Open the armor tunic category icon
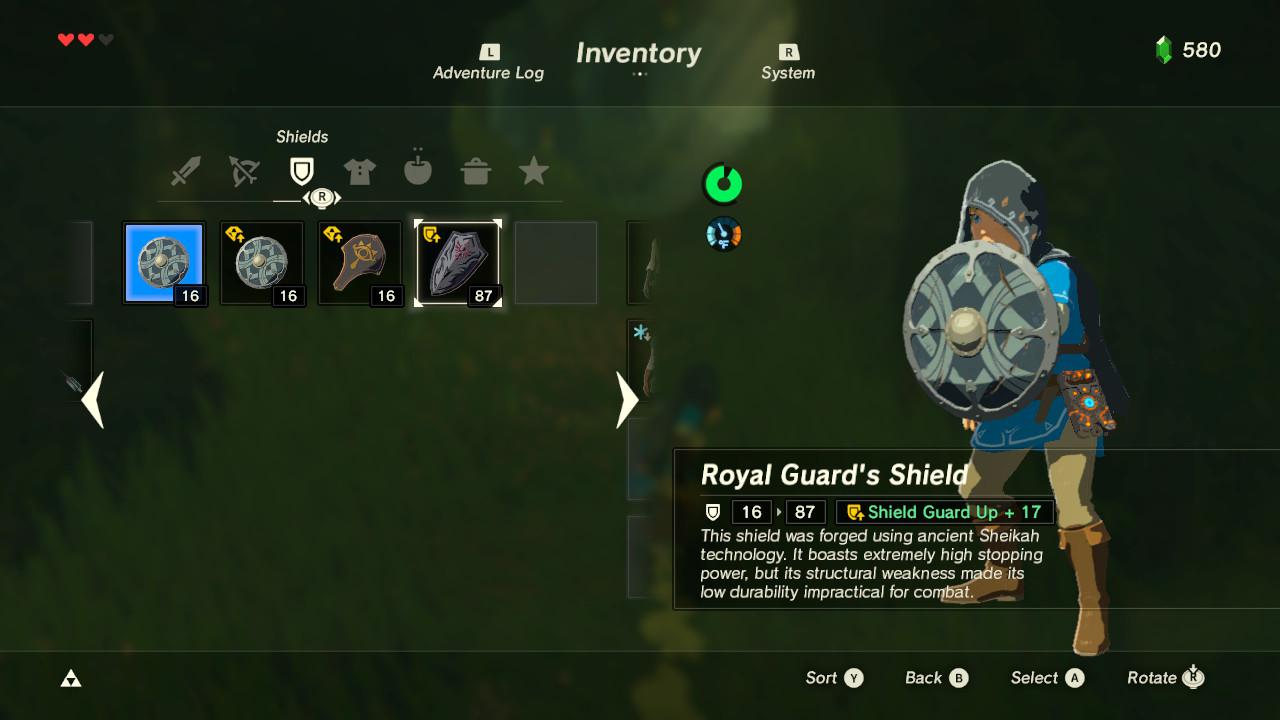Viewport: 1280px width, 720px height. (359, 170)
